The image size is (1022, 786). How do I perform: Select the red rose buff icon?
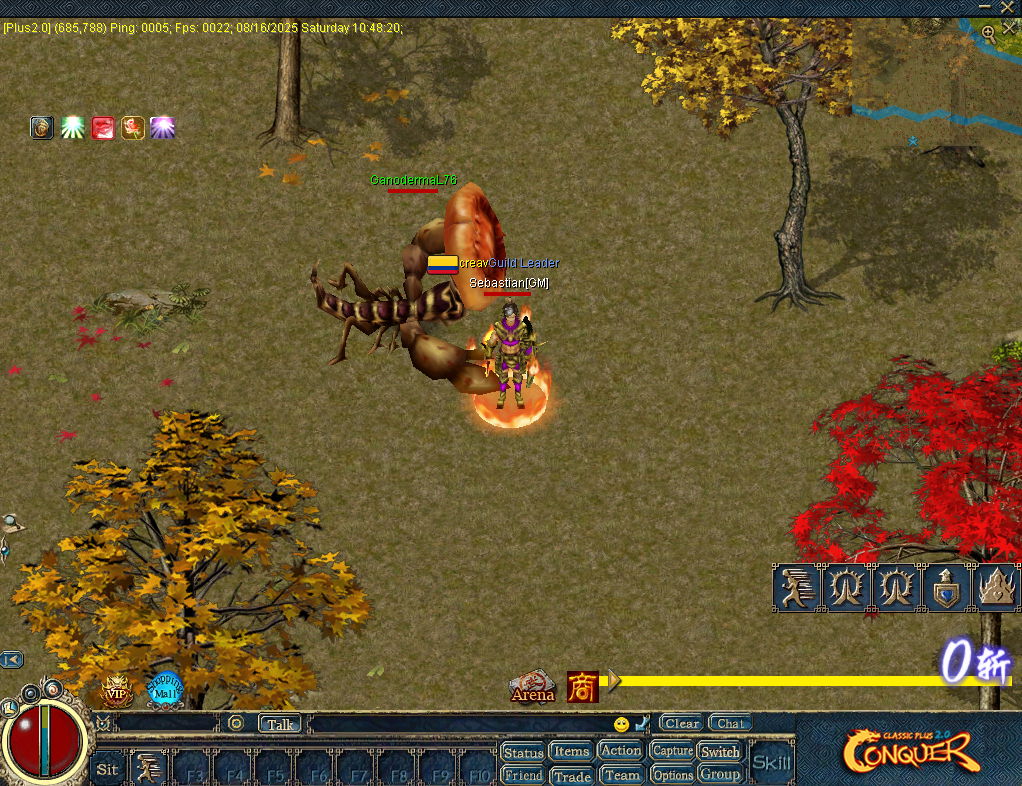tap(133, 128)
